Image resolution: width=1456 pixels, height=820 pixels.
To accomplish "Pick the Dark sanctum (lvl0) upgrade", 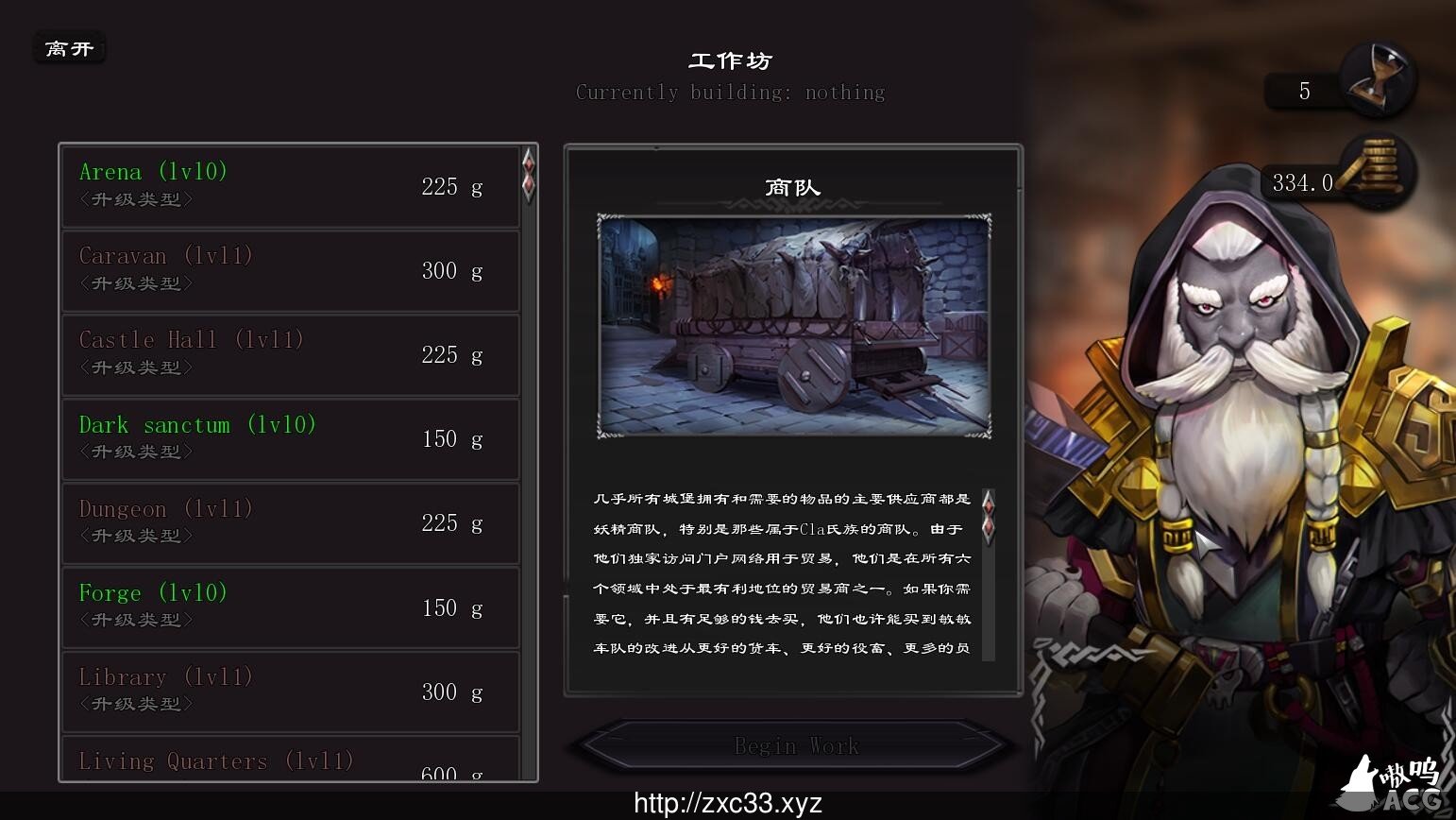I will [291, 438].
